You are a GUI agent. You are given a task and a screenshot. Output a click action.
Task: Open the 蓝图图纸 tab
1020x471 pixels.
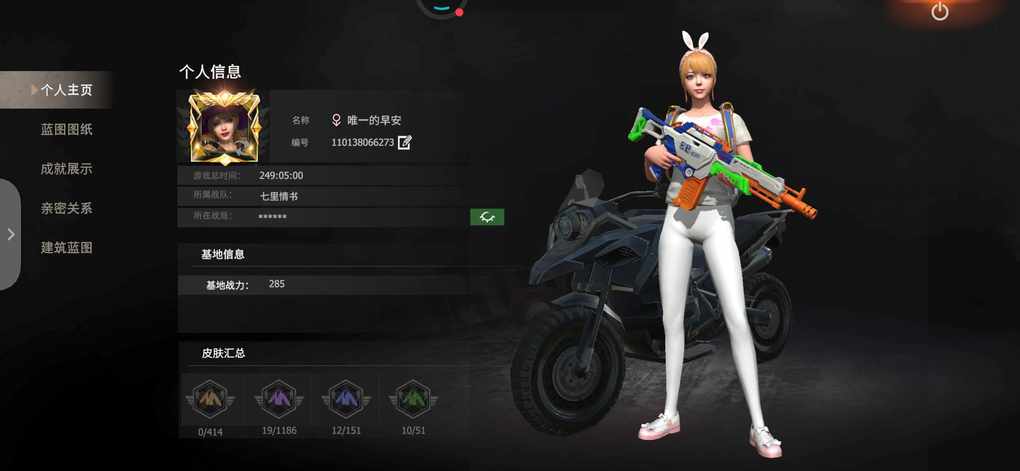click(x=66, y=129)
